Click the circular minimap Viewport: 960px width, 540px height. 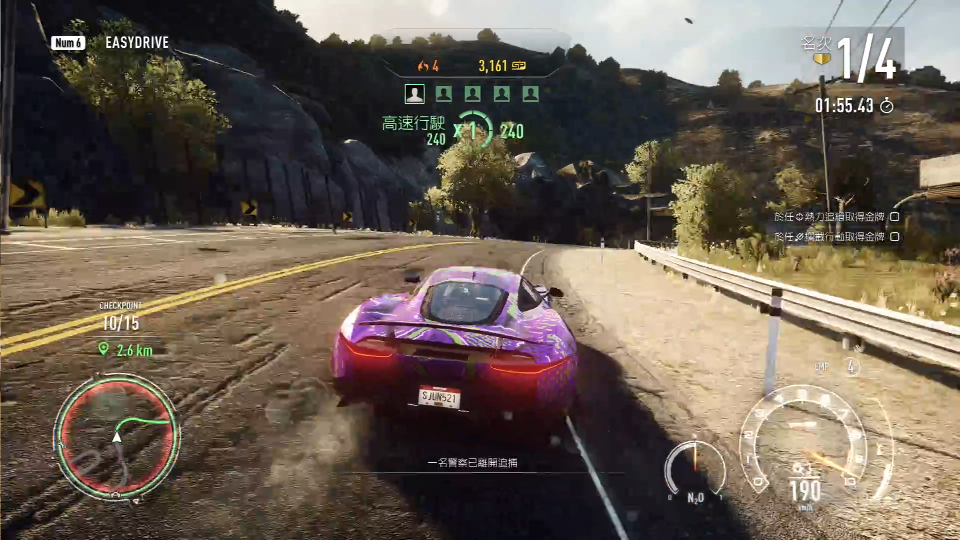click(x=116, y=437)
